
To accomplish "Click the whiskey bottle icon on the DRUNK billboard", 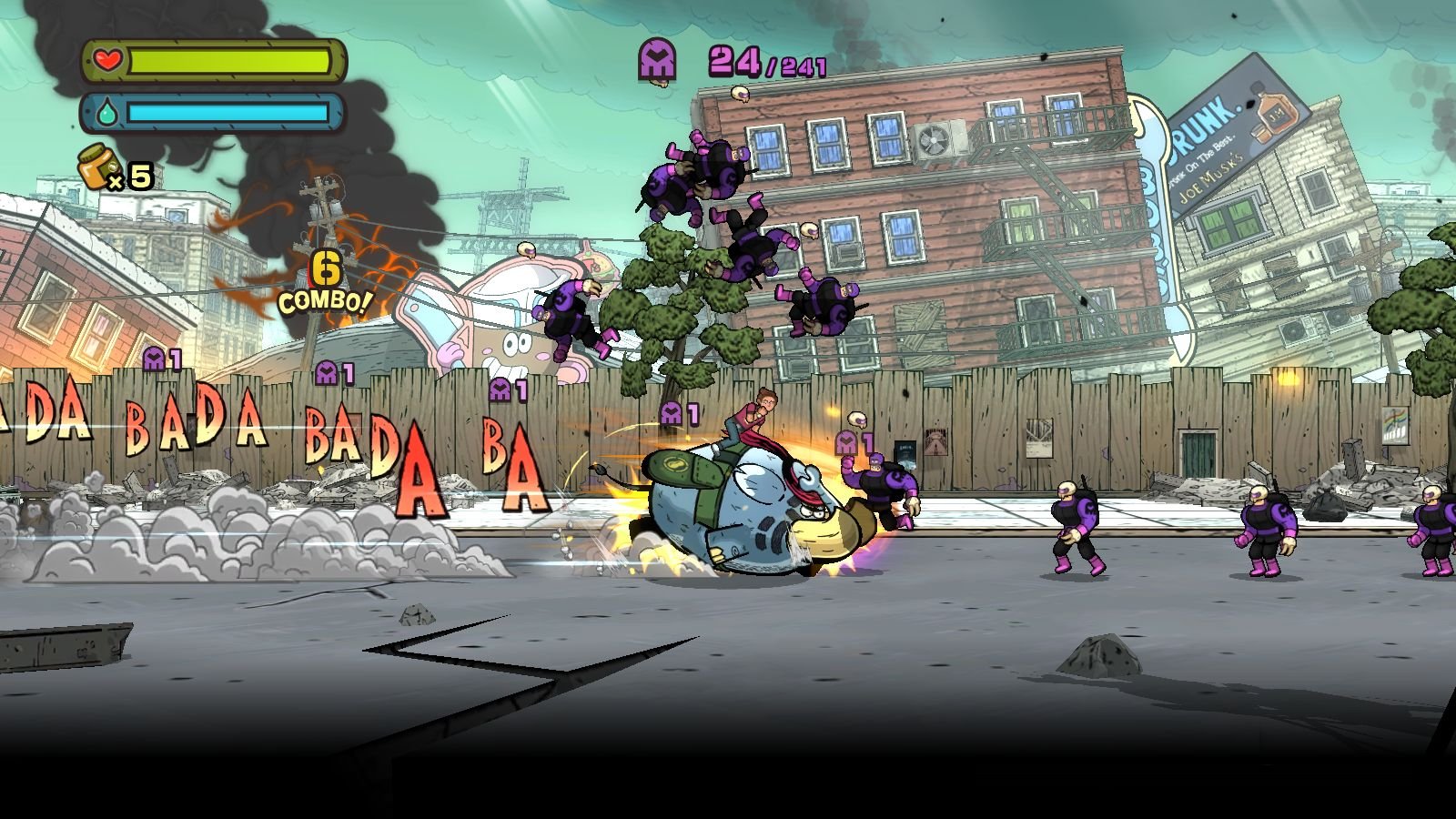I will pyautogui.click(x=1275, y=112).
